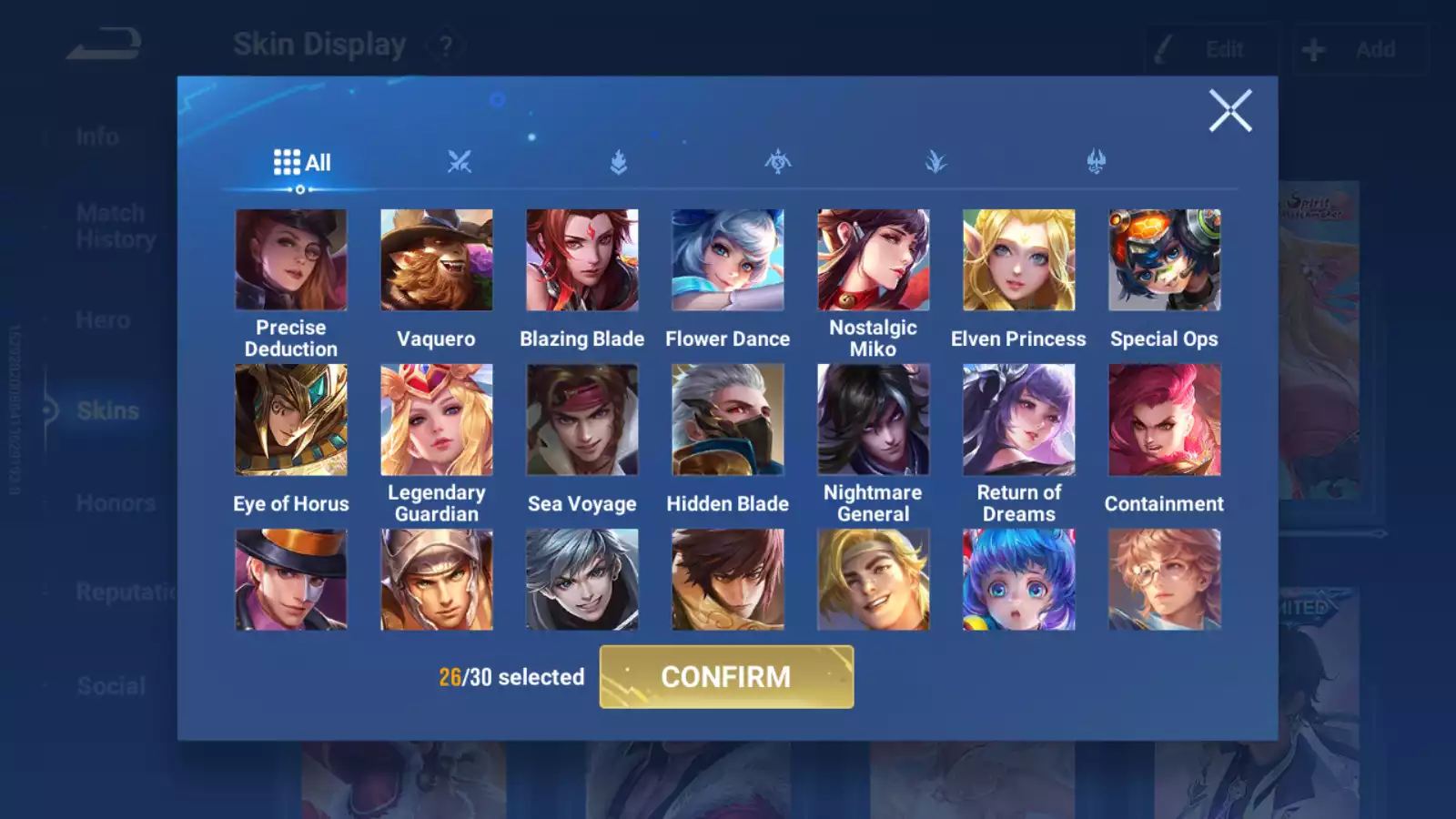Image resolution: width=1456 pixels, height=819 pixels.
Task: Pick the Special Ops skin
Action: pos(1165,260)
